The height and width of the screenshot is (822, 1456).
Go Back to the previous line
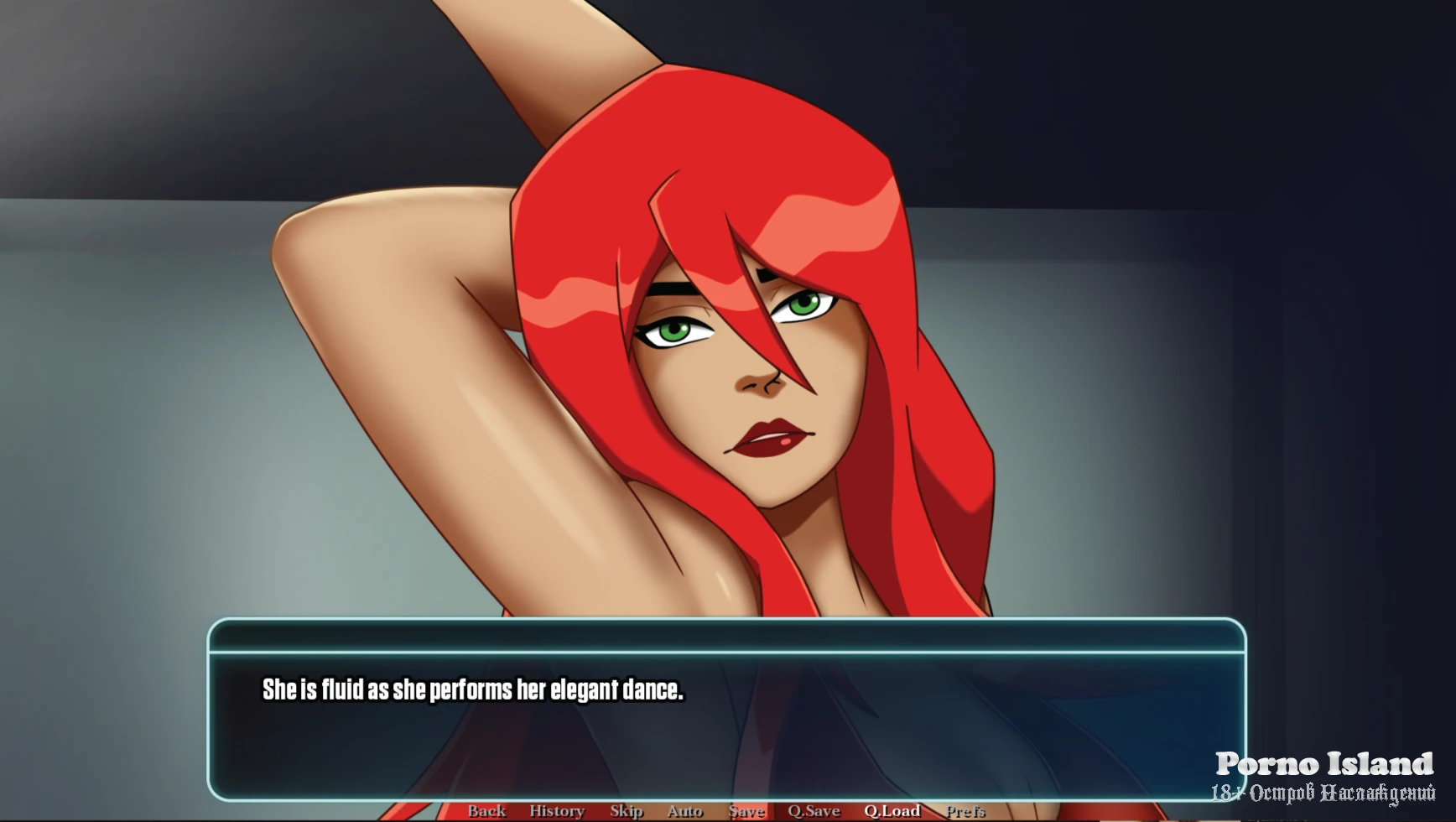[x=486, y=810]
